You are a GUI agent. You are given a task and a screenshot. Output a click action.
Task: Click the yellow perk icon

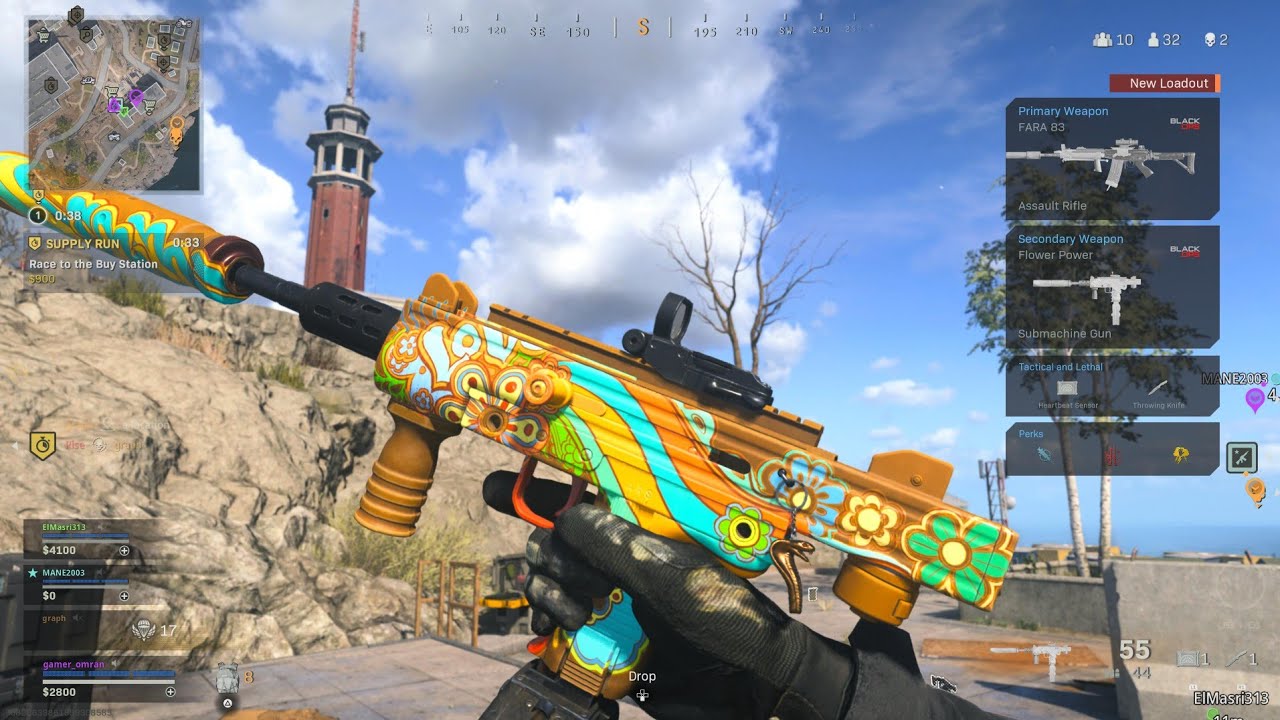[1180, 455]
